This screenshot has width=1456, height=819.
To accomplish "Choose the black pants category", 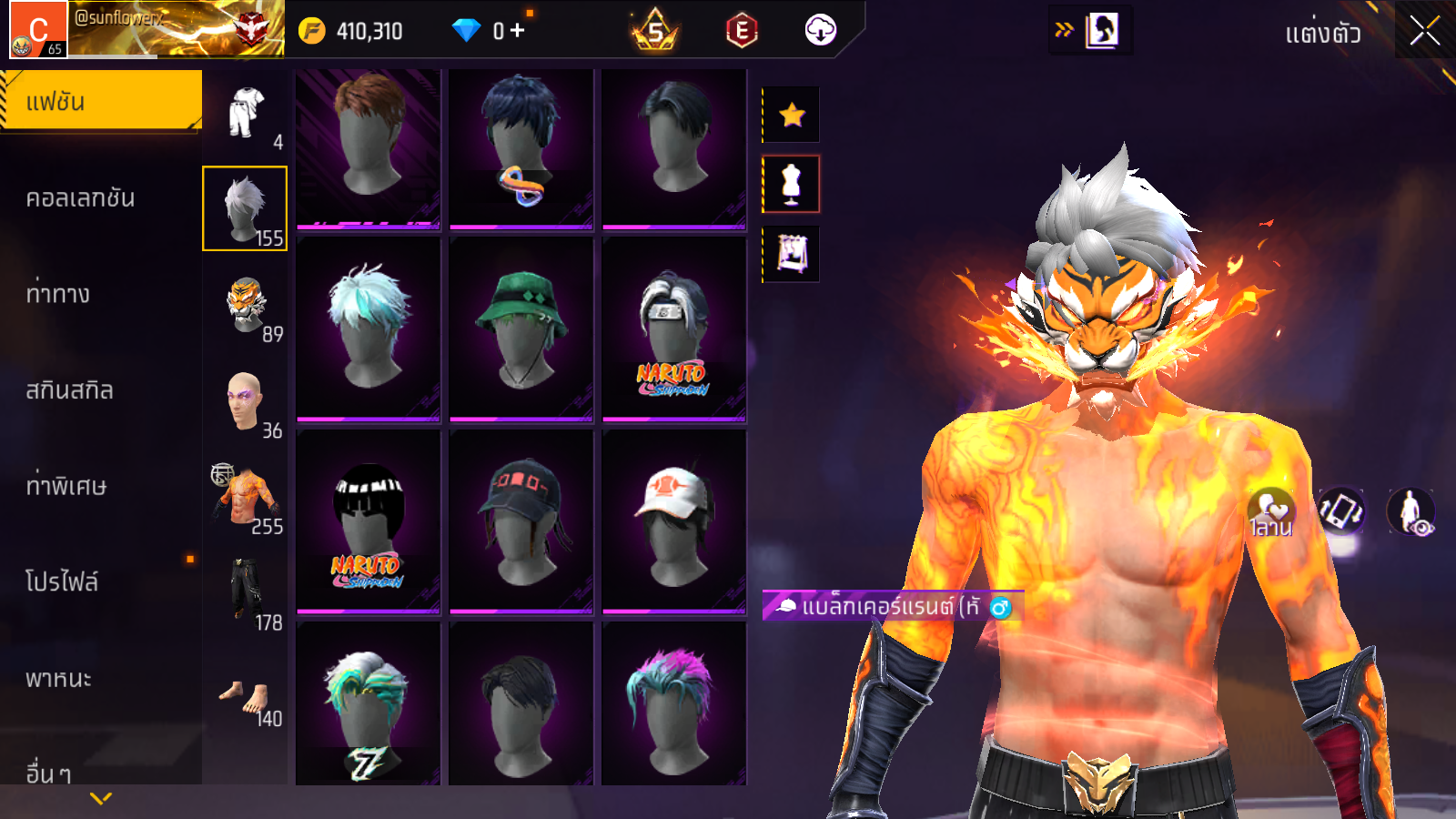I will pyautogui.click(x=246, y=591).
